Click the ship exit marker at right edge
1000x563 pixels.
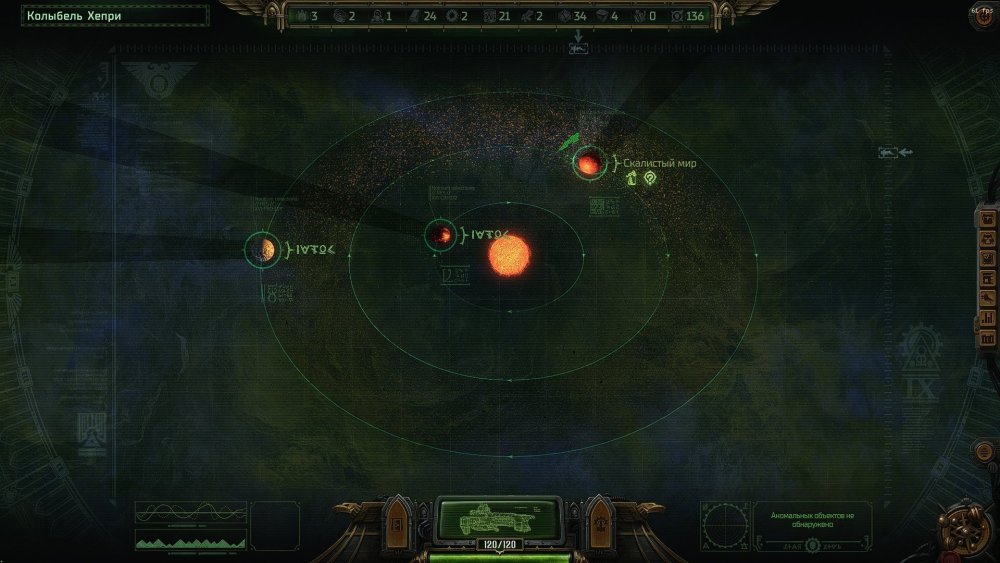[890, 152]
